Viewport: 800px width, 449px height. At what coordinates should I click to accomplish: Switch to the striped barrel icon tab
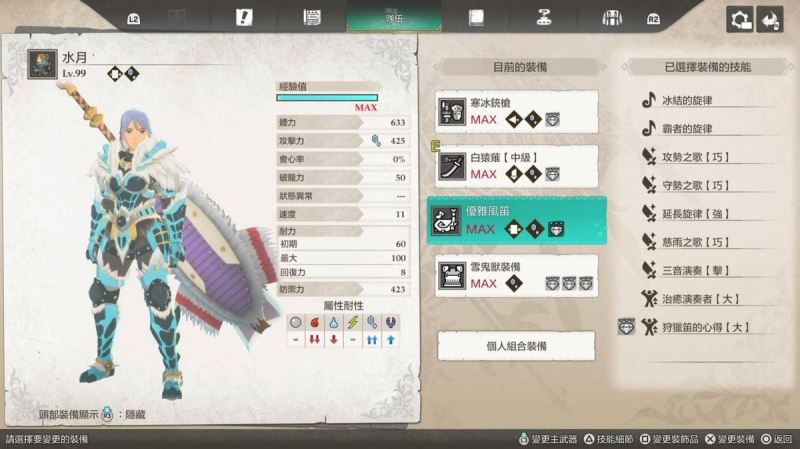click(x=612, y=17)
